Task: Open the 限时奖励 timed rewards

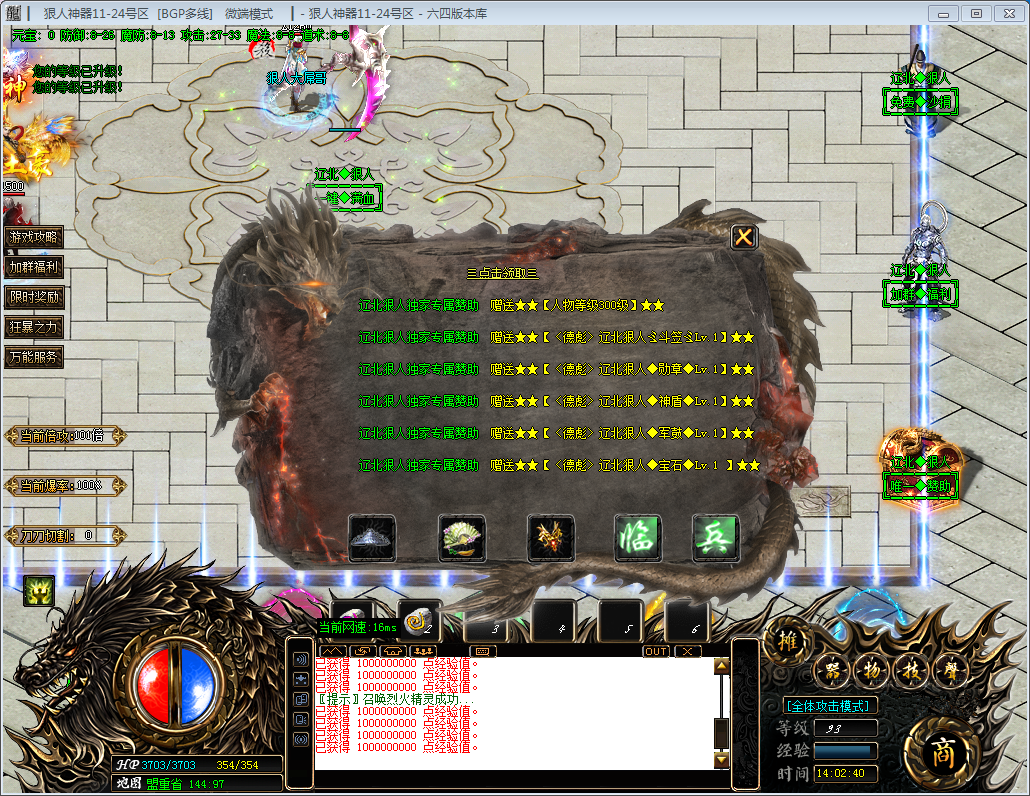Action: coord(34,297)
